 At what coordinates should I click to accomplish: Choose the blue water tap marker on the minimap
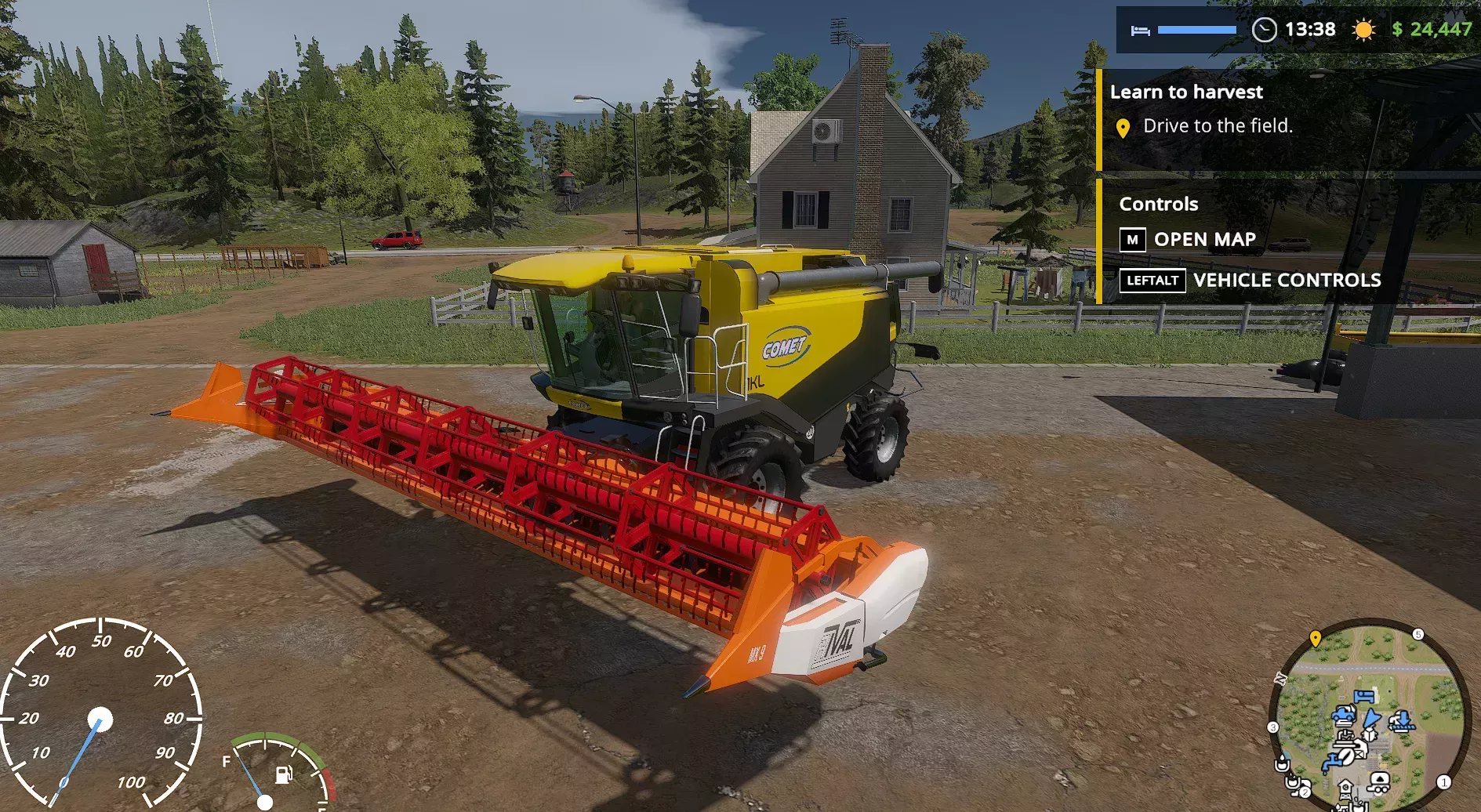(x=1332, y=761)
